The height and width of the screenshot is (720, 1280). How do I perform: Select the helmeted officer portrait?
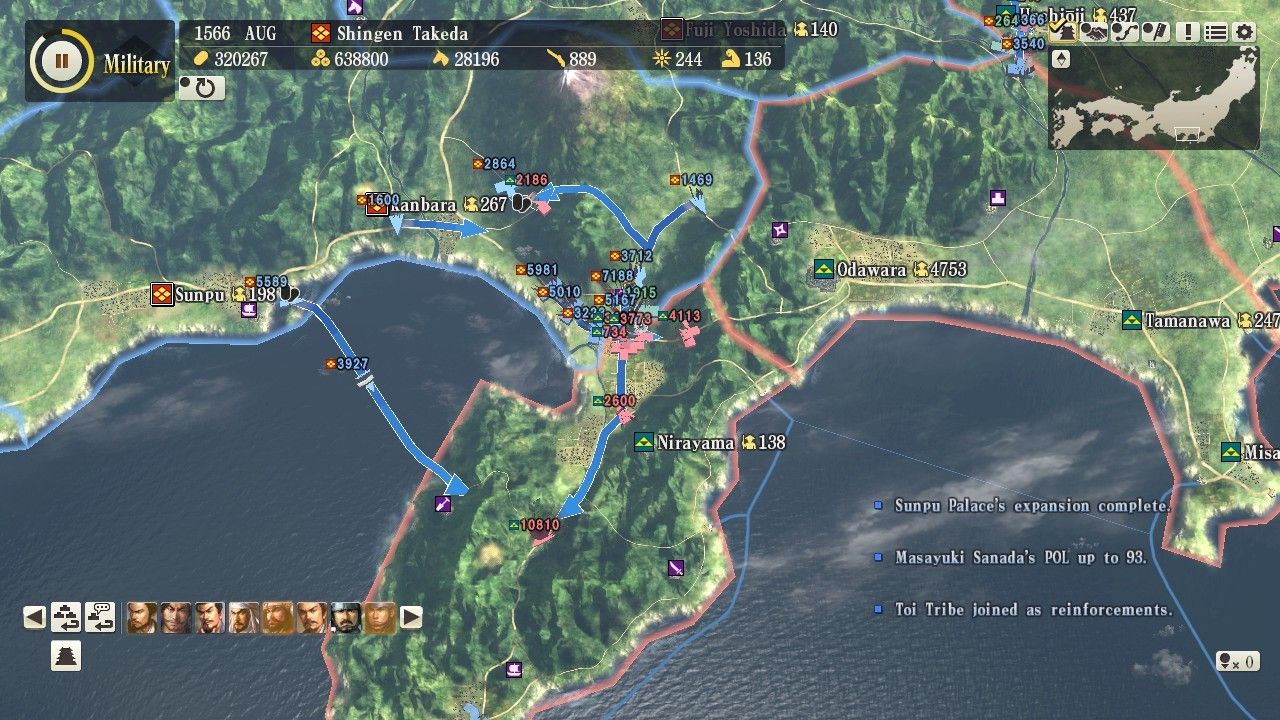[346, 617]
